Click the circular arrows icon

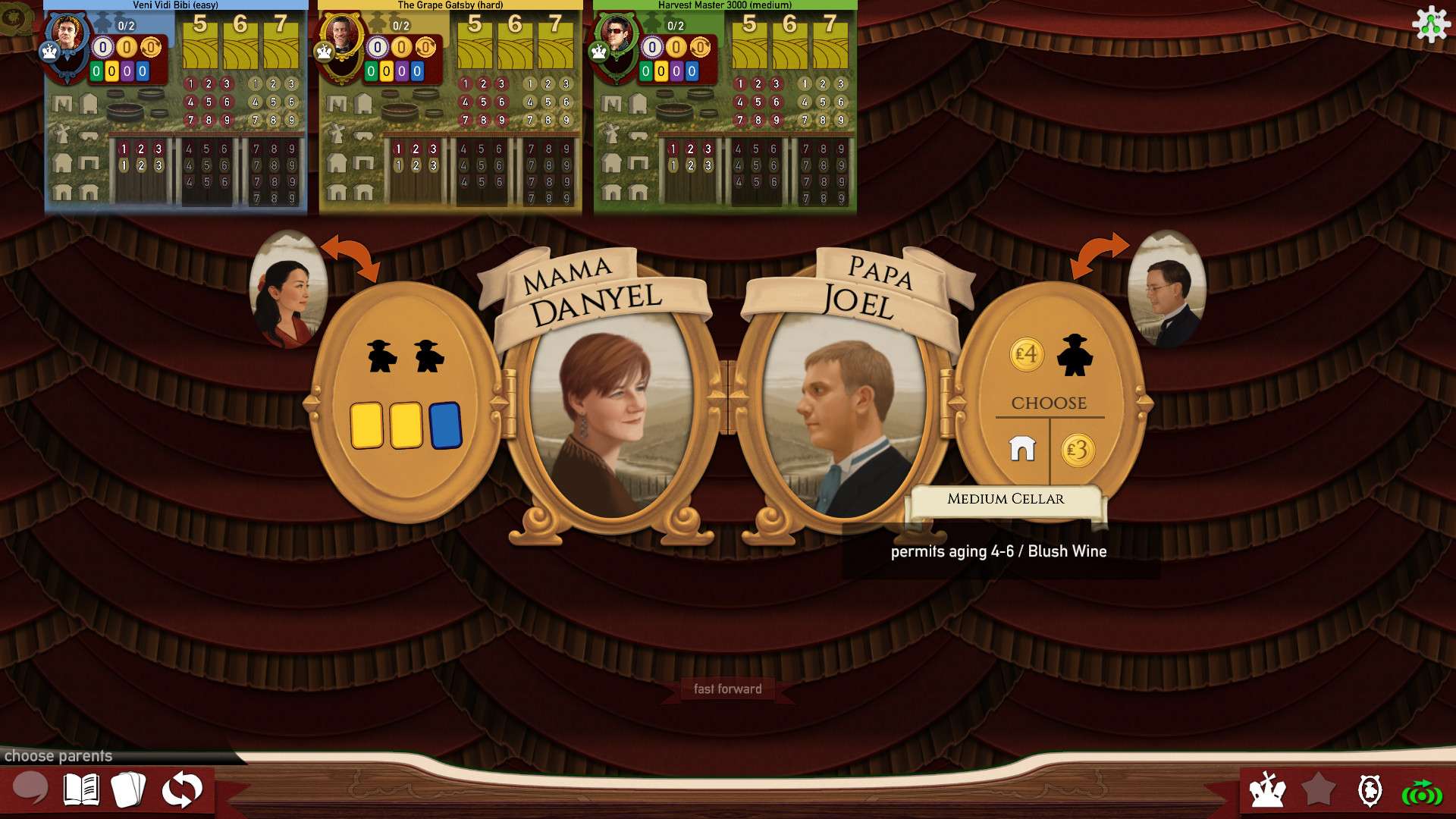point(182,789)
